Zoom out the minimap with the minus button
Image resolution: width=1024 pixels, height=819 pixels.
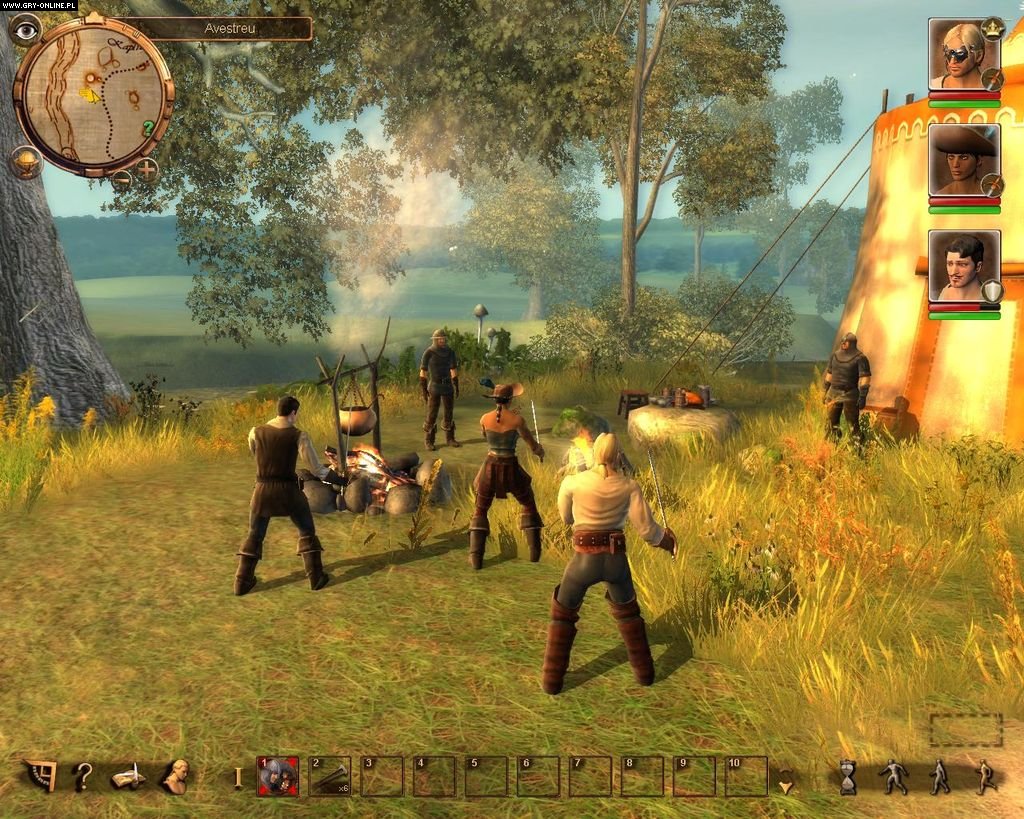122,179
